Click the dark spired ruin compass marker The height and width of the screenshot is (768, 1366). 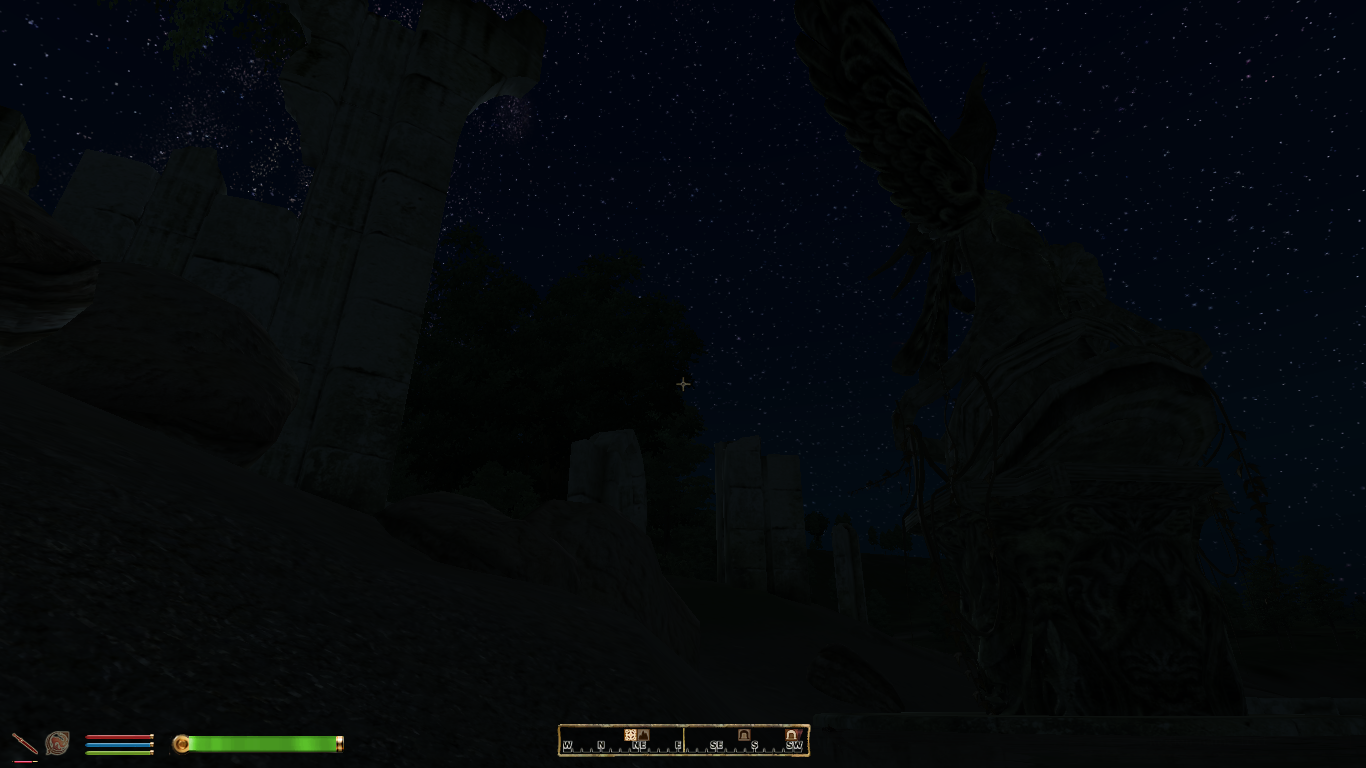pos(643,735)
